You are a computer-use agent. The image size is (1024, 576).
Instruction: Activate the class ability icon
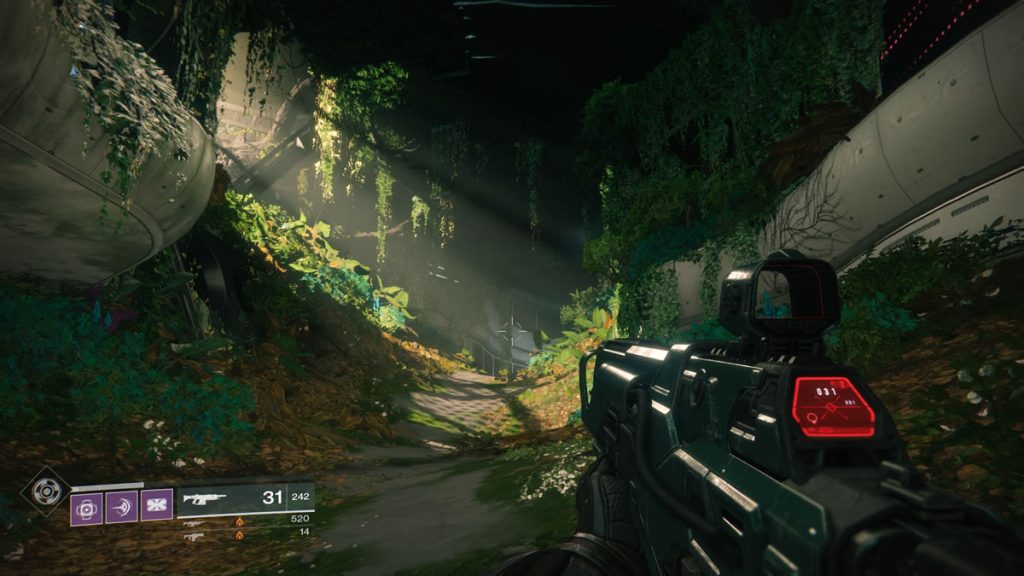click(x=157, y=507)
